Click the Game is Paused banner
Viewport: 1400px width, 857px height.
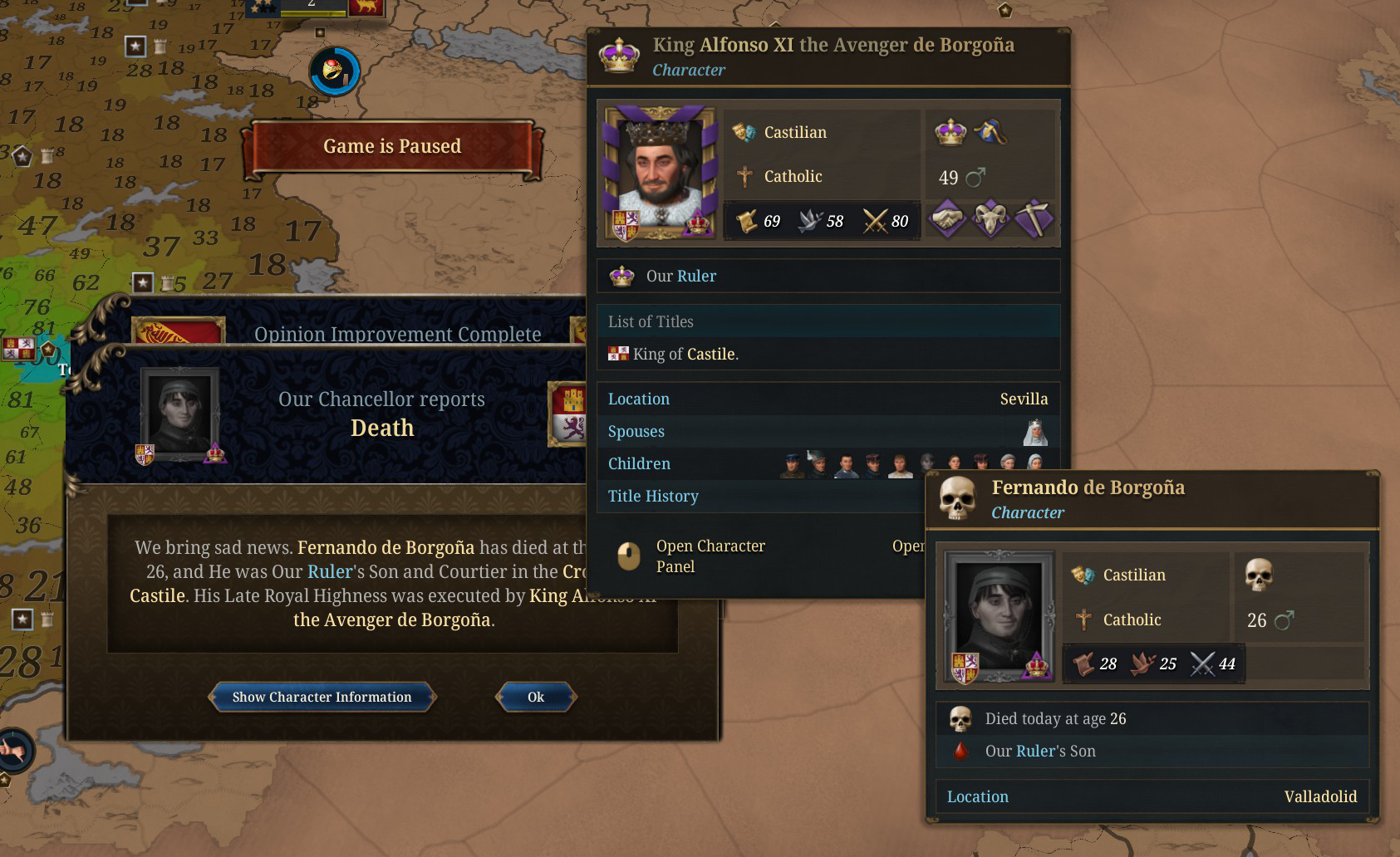tap(392, 147)
